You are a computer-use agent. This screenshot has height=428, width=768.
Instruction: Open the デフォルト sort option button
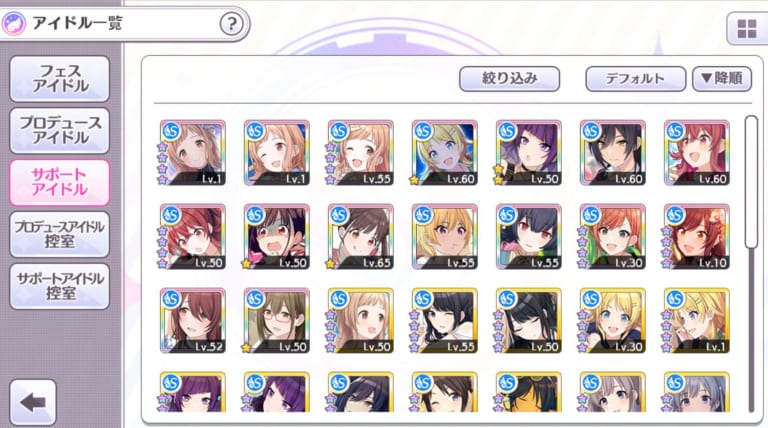pos(635,79)
